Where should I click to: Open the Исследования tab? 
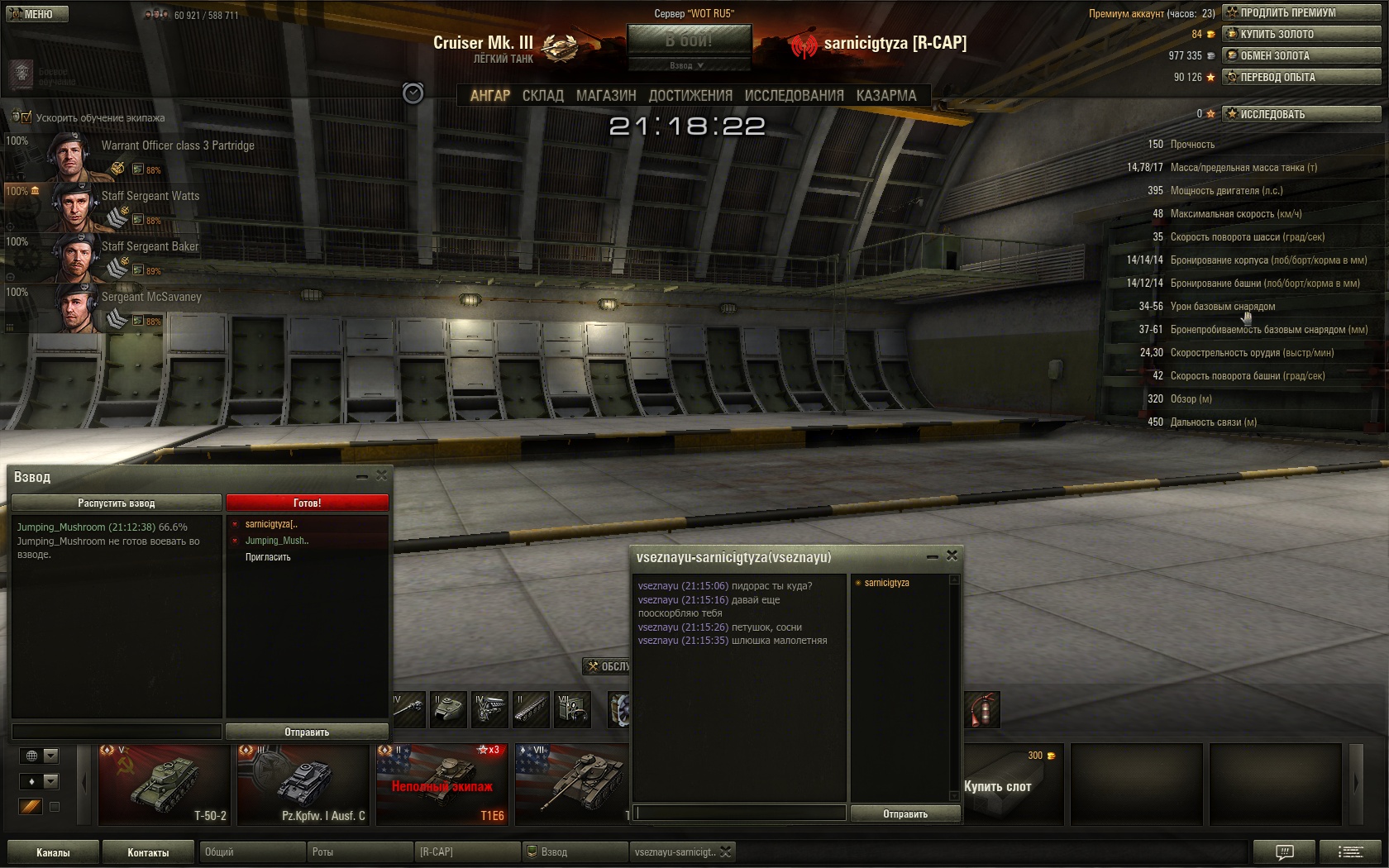point(794,96)
